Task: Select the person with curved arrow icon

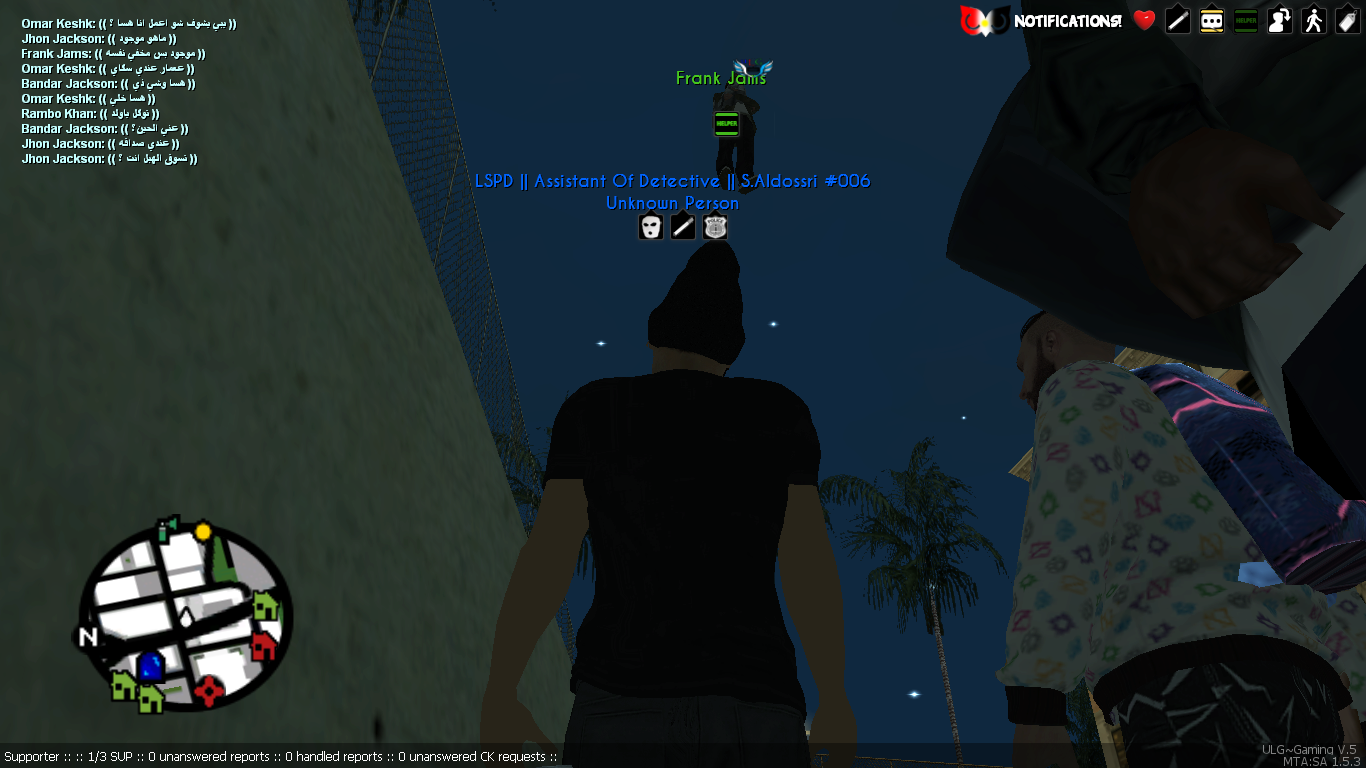Action: point(1280,20)
